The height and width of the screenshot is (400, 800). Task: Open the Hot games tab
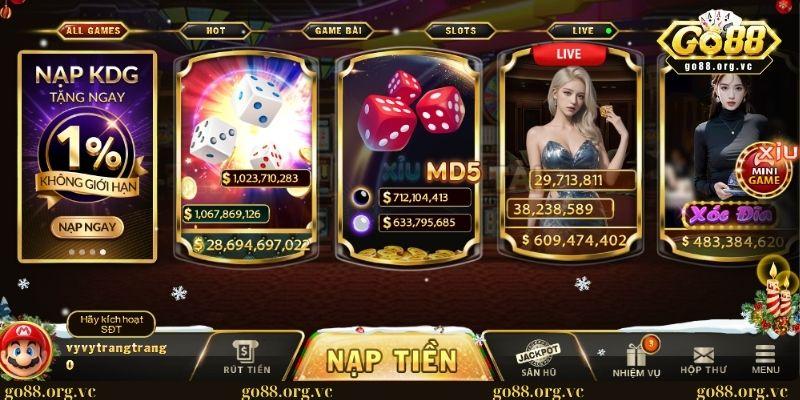click(x=215, y=30)
